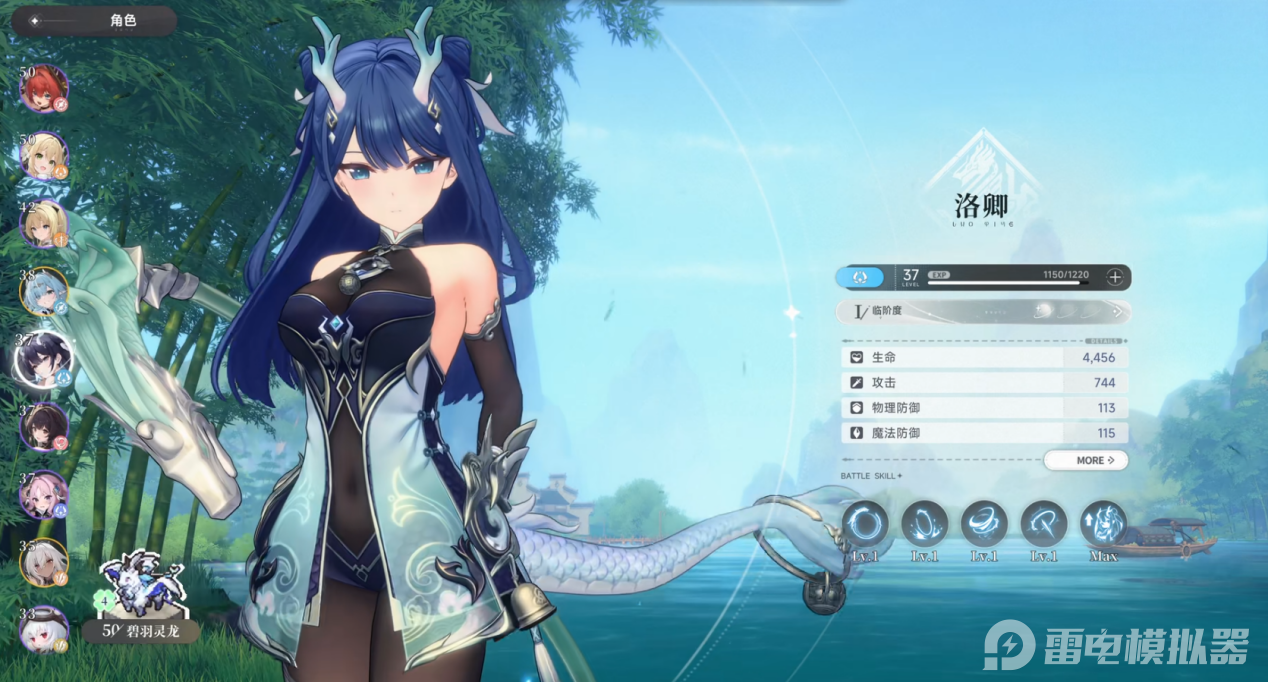Pick the brown-haired level 37 character portrait
The height and width of the screenshot is (682, 1268).
[44, 427]
